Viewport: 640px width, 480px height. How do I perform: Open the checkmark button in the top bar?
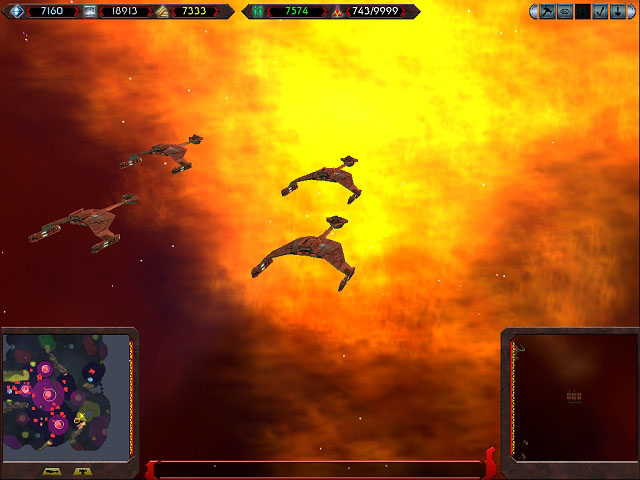[x=598, y=12]
